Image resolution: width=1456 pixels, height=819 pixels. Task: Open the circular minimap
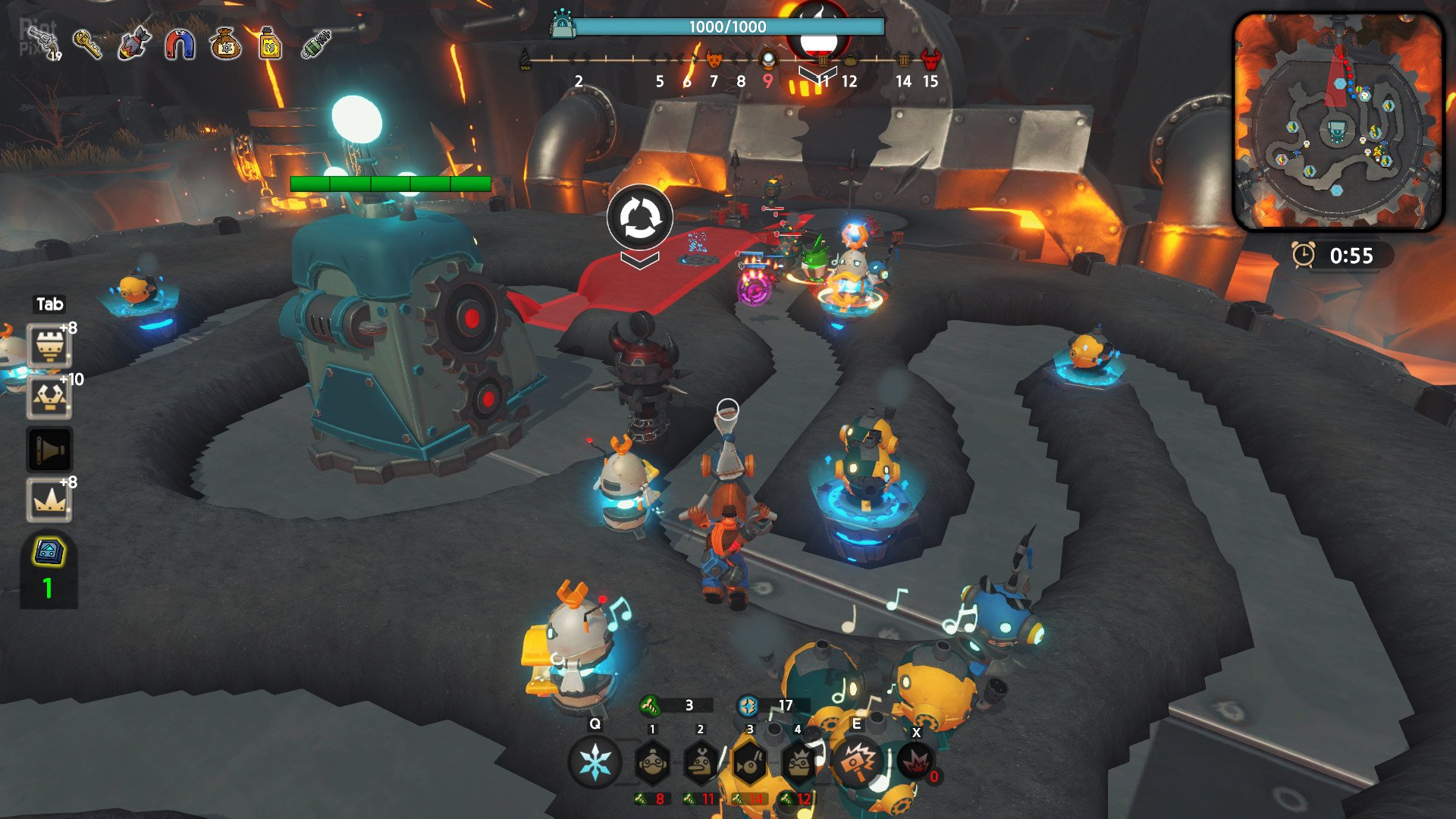point(1338,121)
